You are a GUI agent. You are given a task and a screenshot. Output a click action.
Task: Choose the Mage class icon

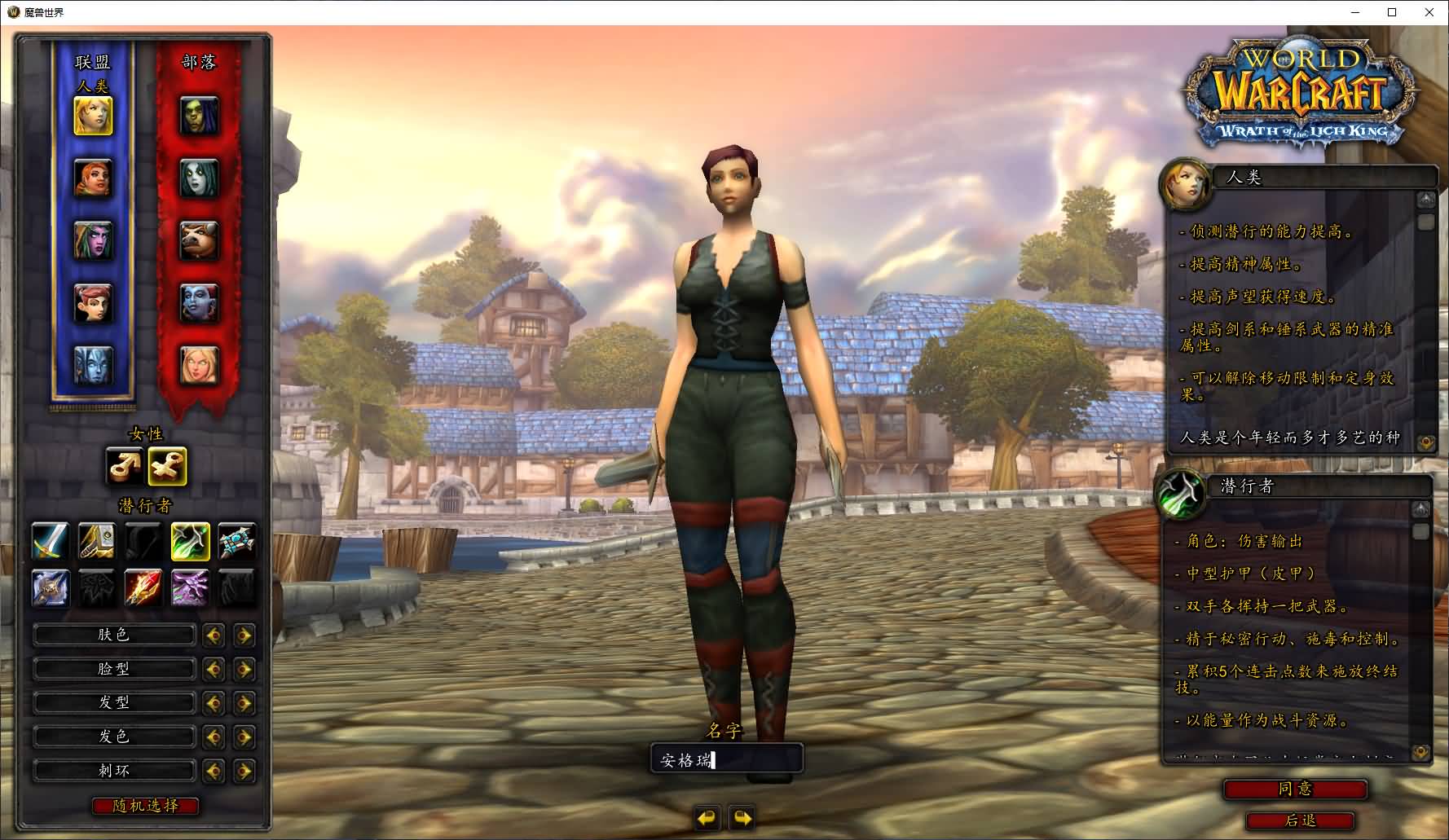tap(143, 588)
